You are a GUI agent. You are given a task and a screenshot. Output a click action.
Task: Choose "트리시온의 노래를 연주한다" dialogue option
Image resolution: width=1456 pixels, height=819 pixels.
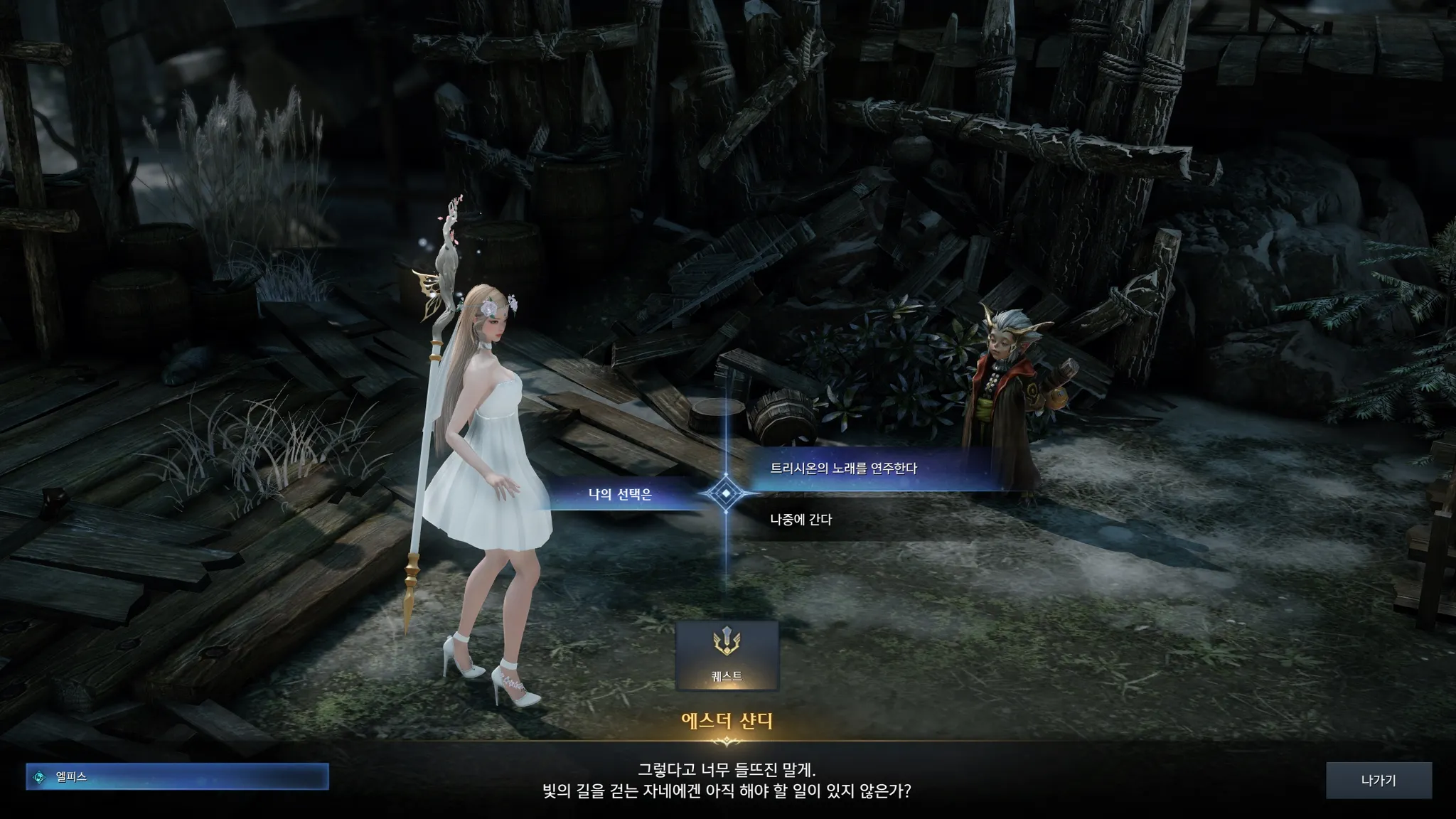pos(844,469)
